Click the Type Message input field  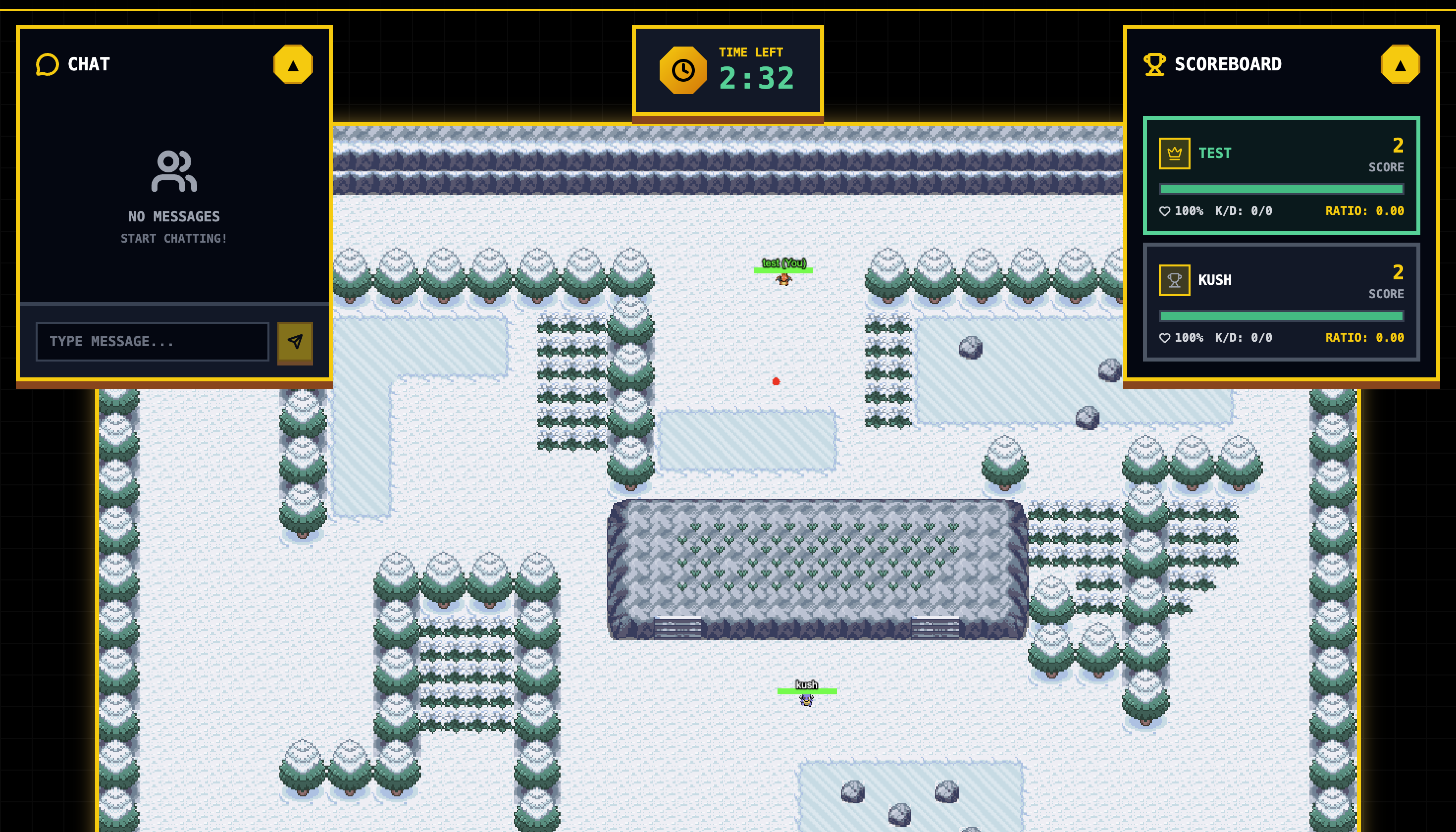click(x=152, y=341)
